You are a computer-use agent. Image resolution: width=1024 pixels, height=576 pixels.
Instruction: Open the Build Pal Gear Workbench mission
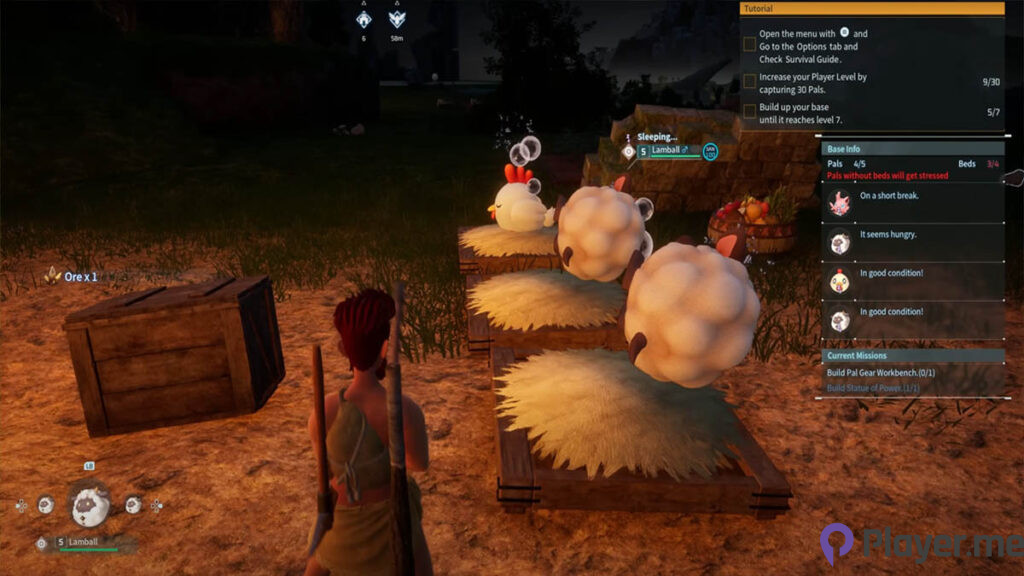(878, 373)
